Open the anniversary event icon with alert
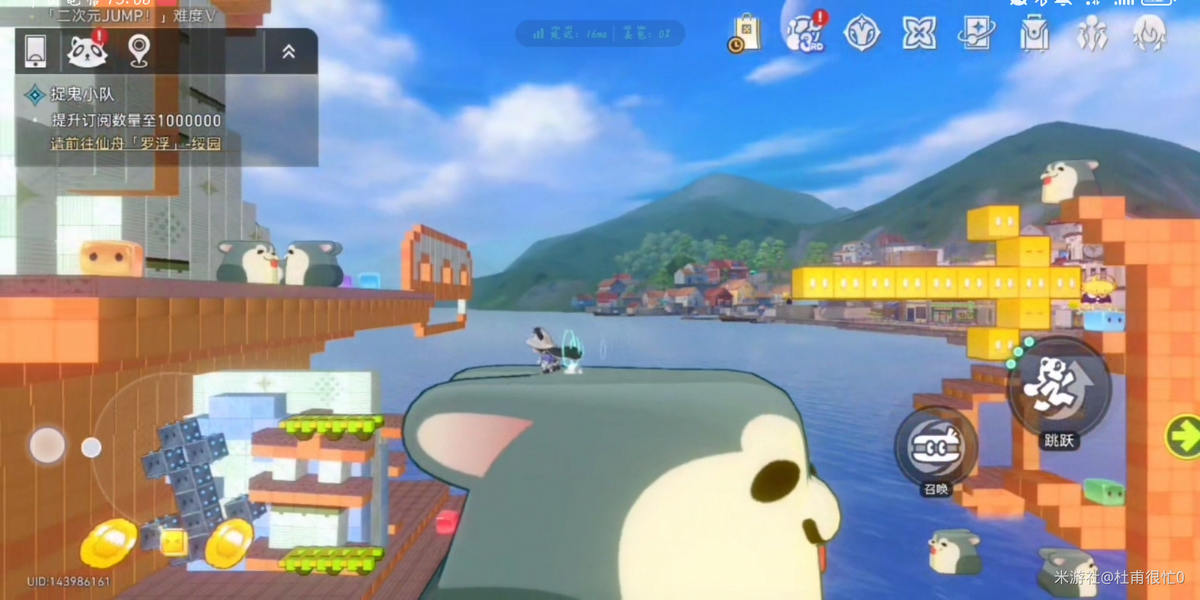 tap(803, 33)
